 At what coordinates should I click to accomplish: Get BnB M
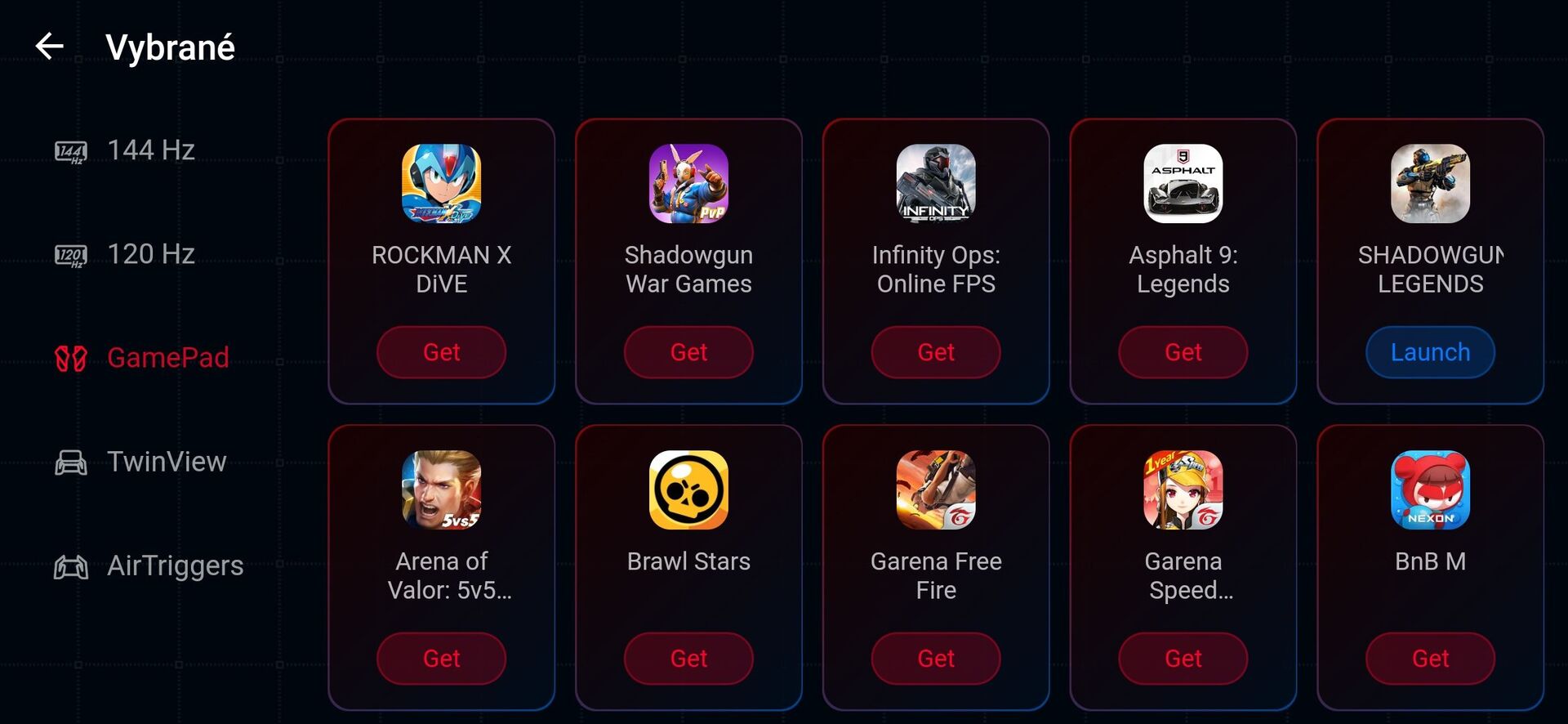pyautogui.click(x=1430, y=659)
